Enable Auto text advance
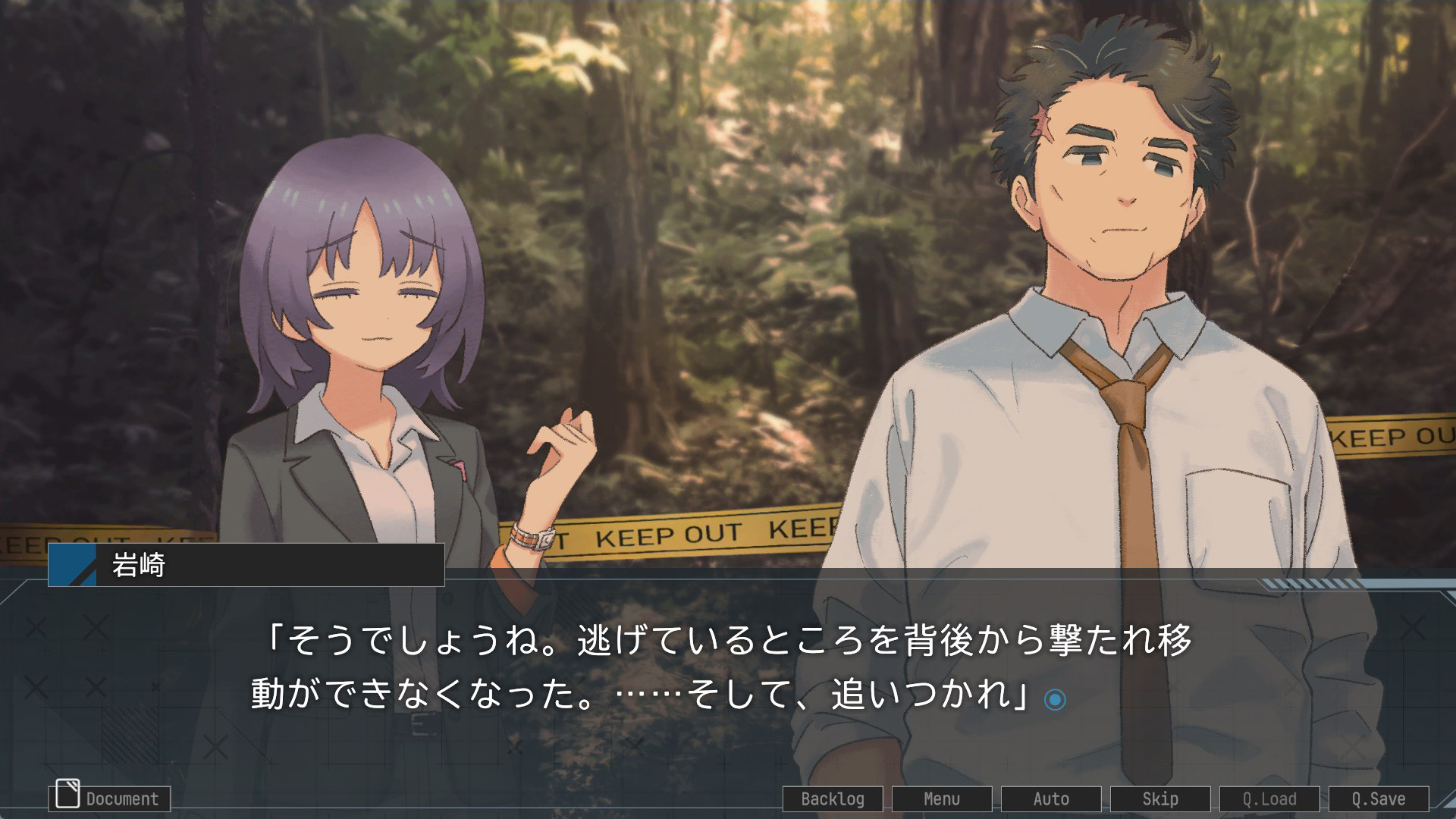The image size is (1456, 819). [1051, 799]
